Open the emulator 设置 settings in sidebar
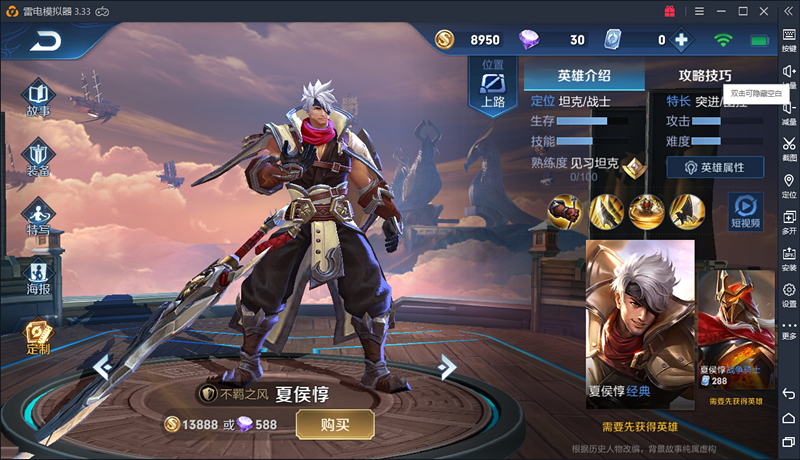 click(789, 295)
